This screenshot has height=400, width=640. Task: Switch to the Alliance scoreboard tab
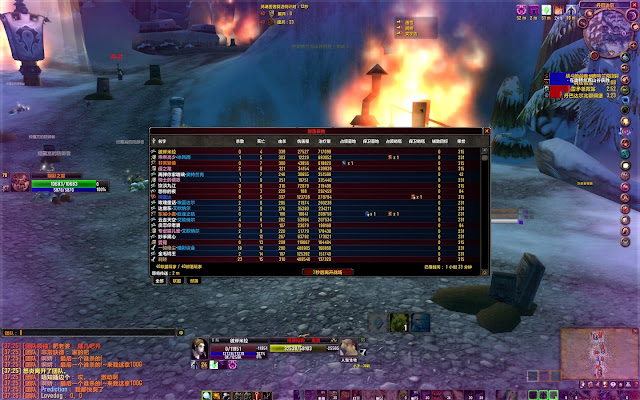[x=177, y=281]
